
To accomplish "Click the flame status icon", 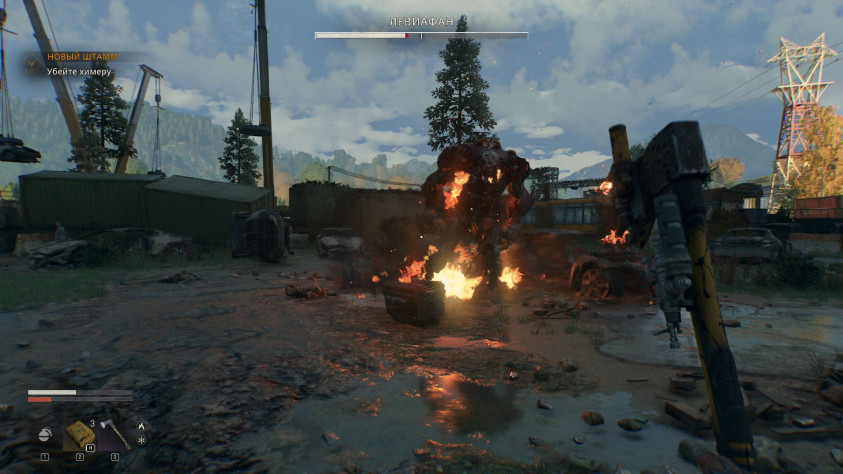I will [141, 425].
